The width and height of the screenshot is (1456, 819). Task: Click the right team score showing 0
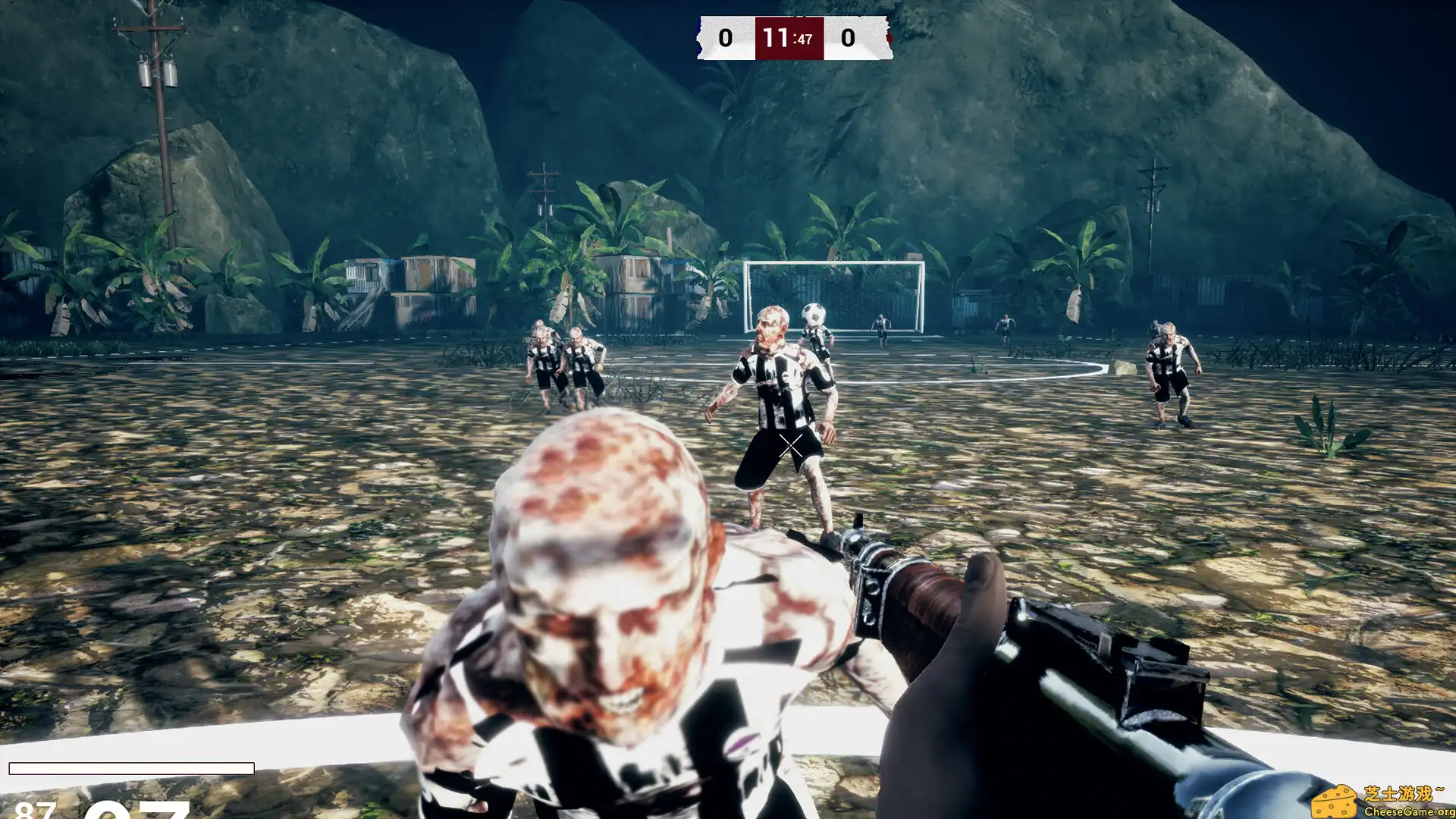pos(847,37)
